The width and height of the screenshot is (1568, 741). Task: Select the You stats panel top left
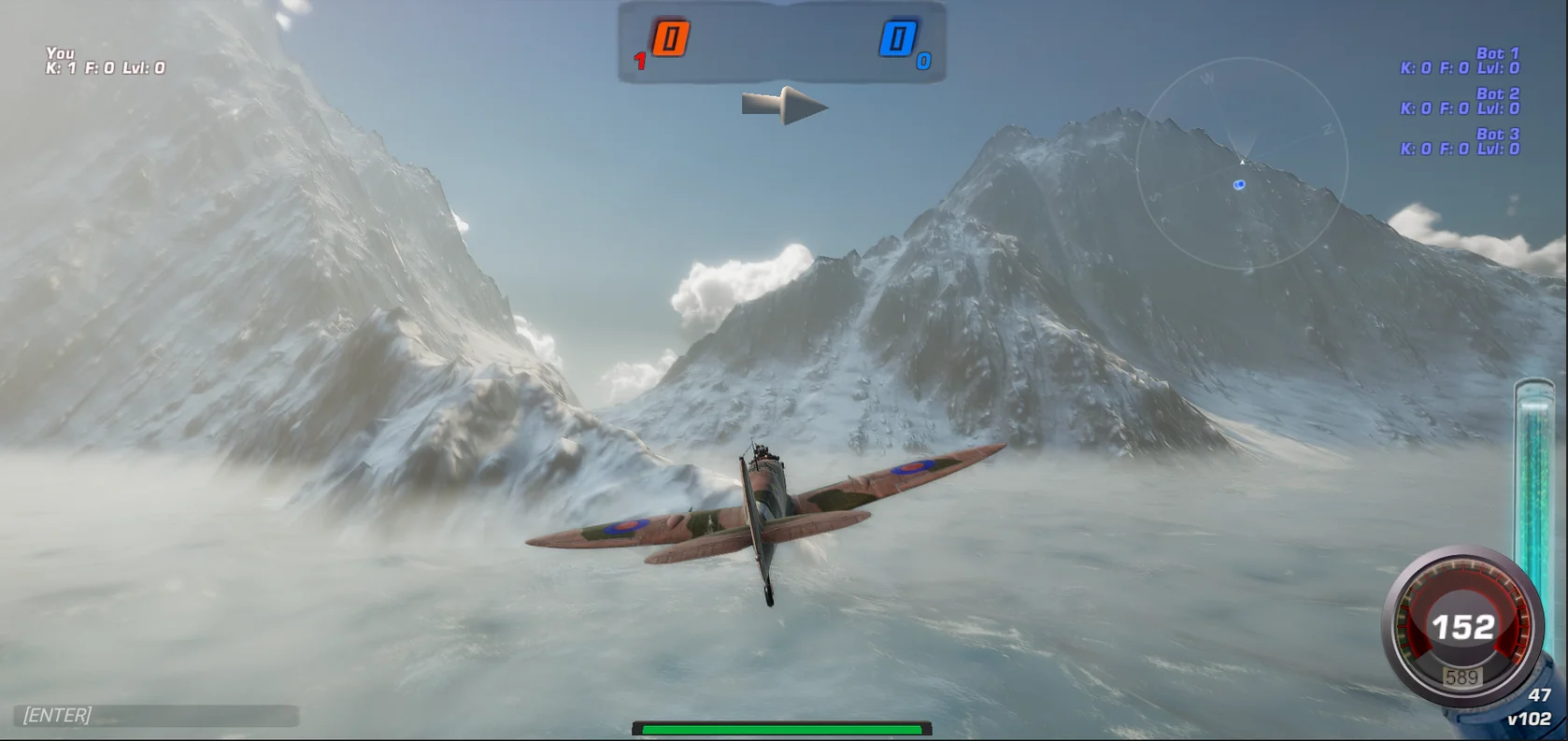pos(103,62)
